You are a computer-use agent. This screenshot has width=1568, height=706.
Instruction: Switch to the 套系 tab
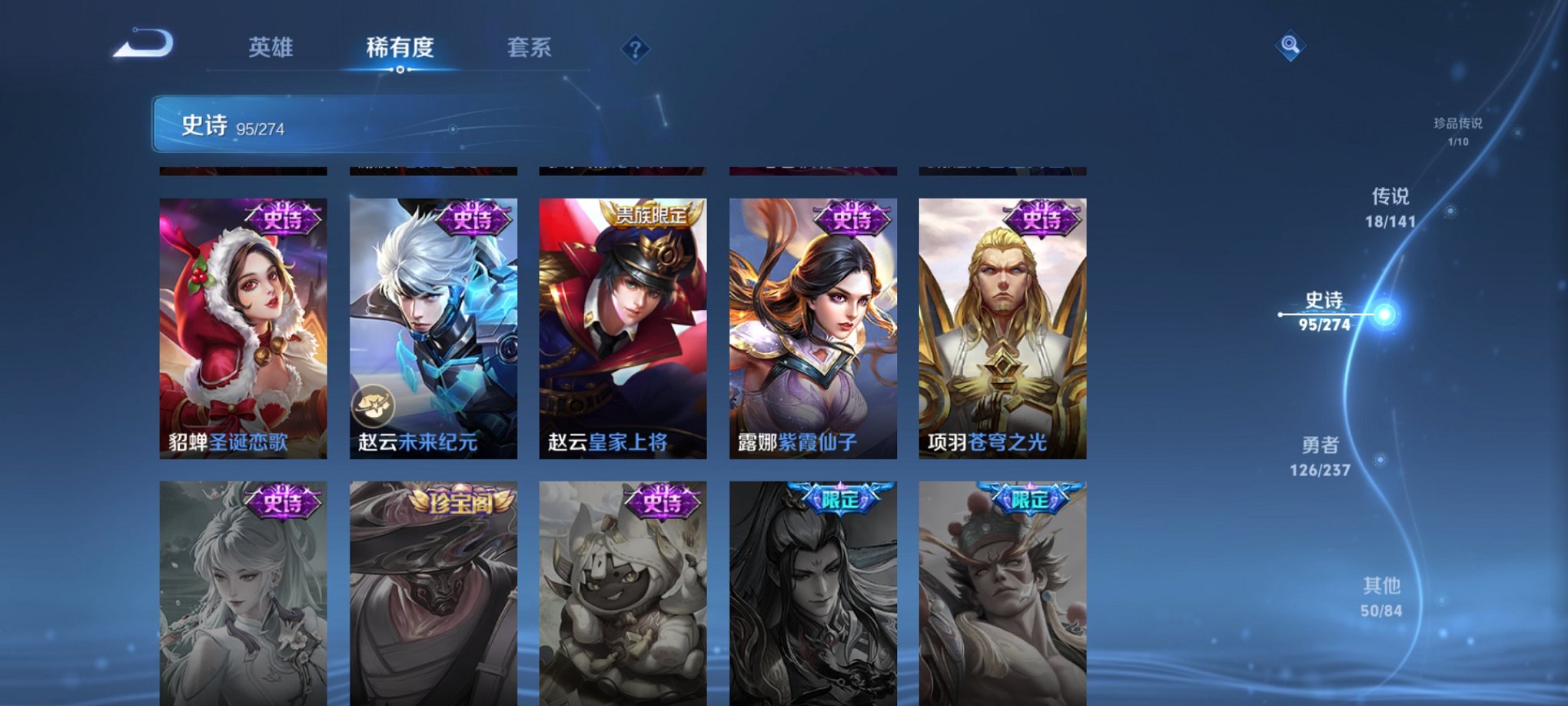pyautogui.click(x=538, y=46)
